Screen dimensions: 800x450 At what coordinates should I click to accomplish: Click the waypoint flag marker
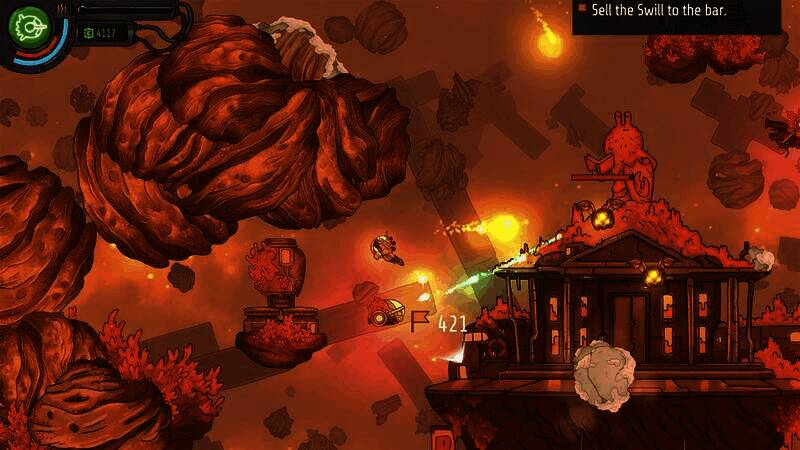pyautogui.click(x=421, y=322)
